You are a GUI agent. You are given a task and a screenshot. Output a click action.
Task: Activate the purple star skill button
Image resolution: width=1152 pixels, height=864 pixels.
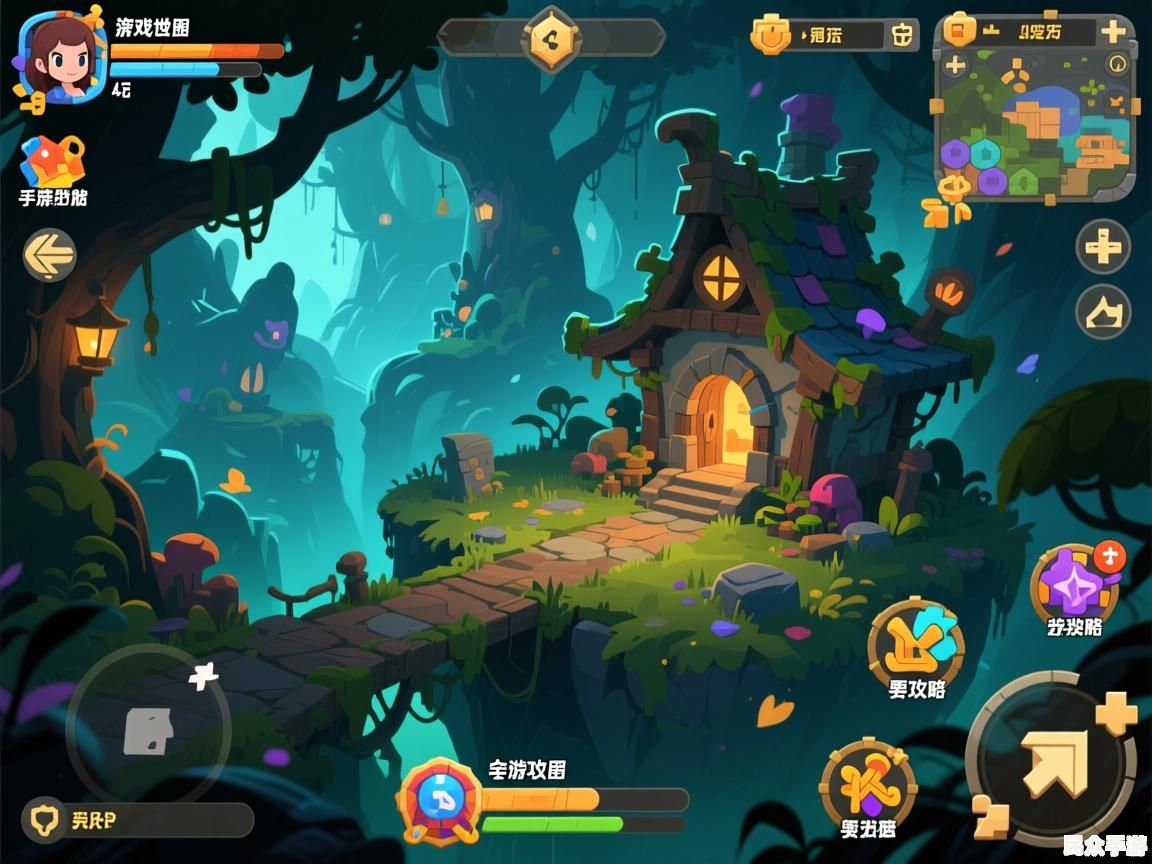(x=1074, y=586)
